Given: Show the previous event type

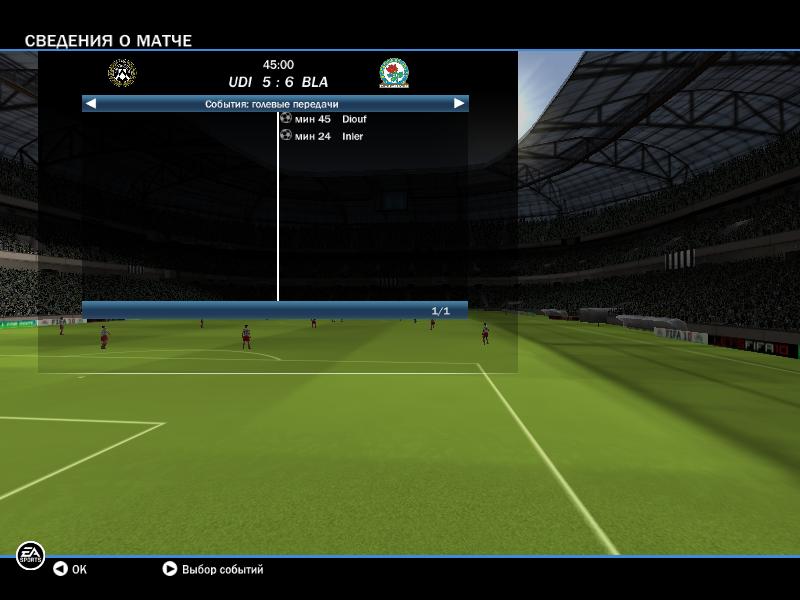Looking at the screenshot, I should (x=91, y=103).
